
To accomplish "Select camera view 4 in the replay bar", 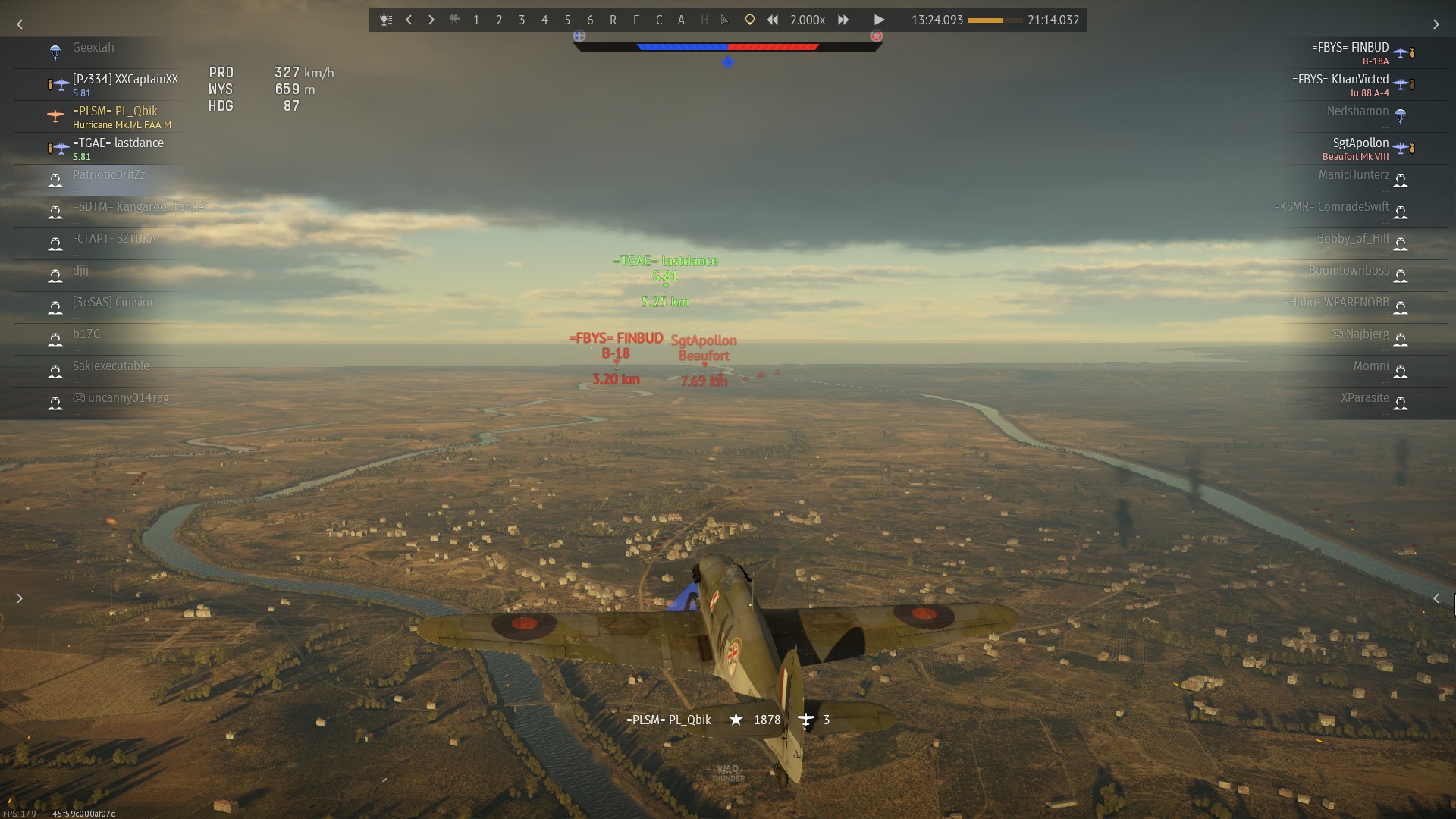I will [544, 20].
